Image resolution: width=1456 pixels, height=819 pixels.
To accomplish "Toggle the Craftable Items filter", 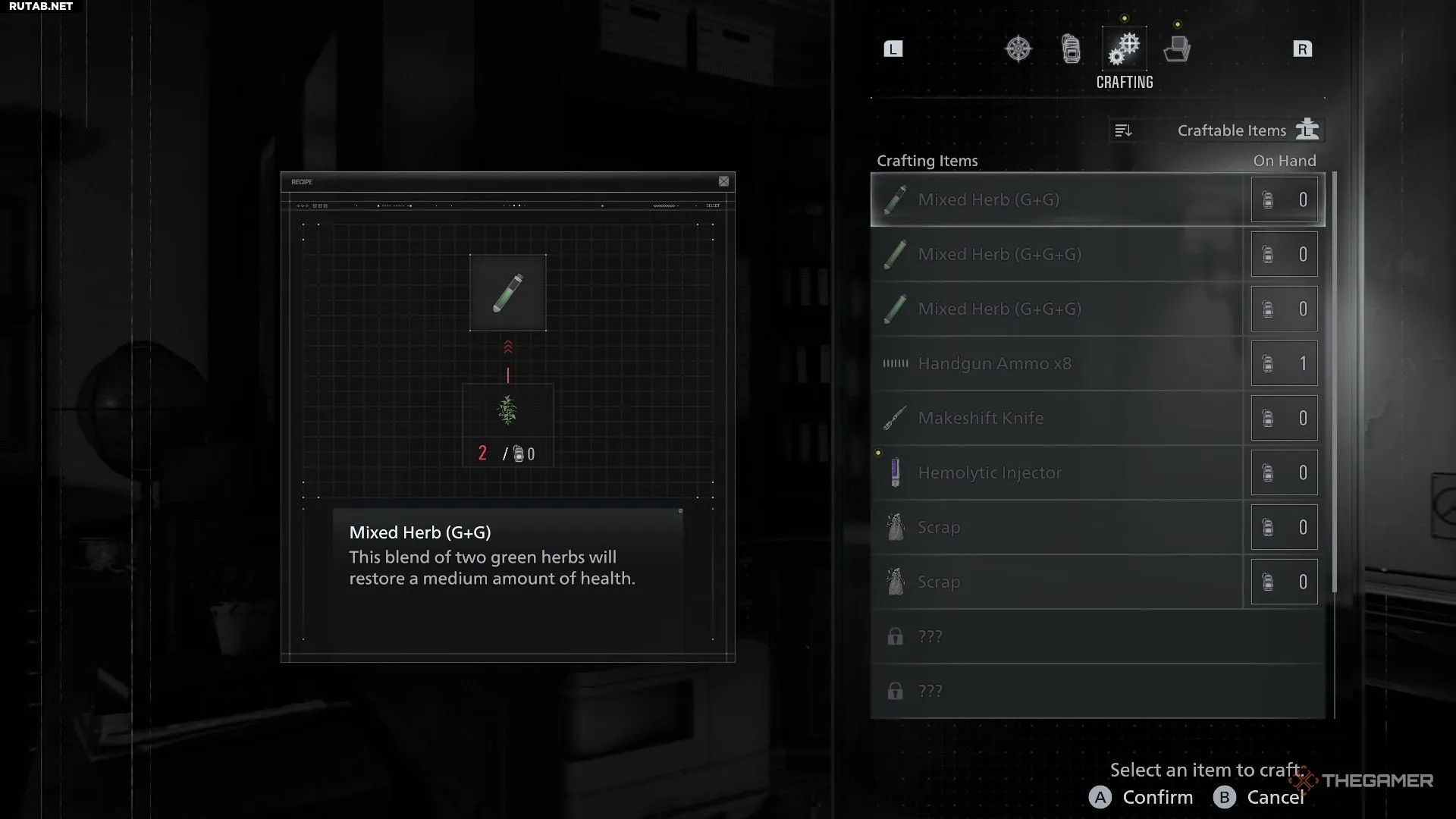I will [1248, 130].
